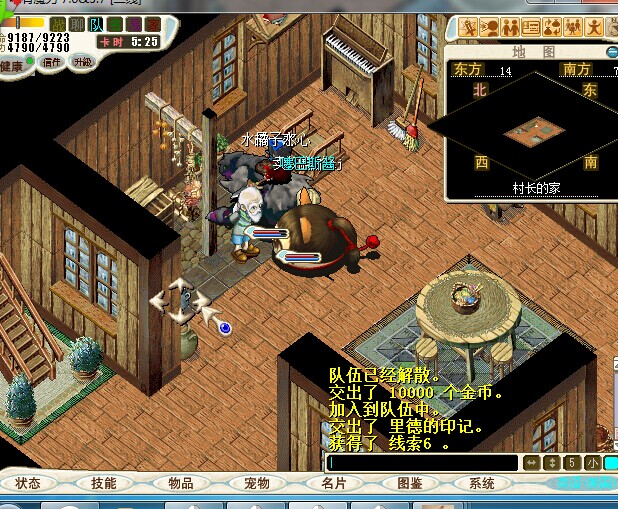Toggle the 聊 chat mode button
The height and width of the screenshot is (509, 618).
77,24
